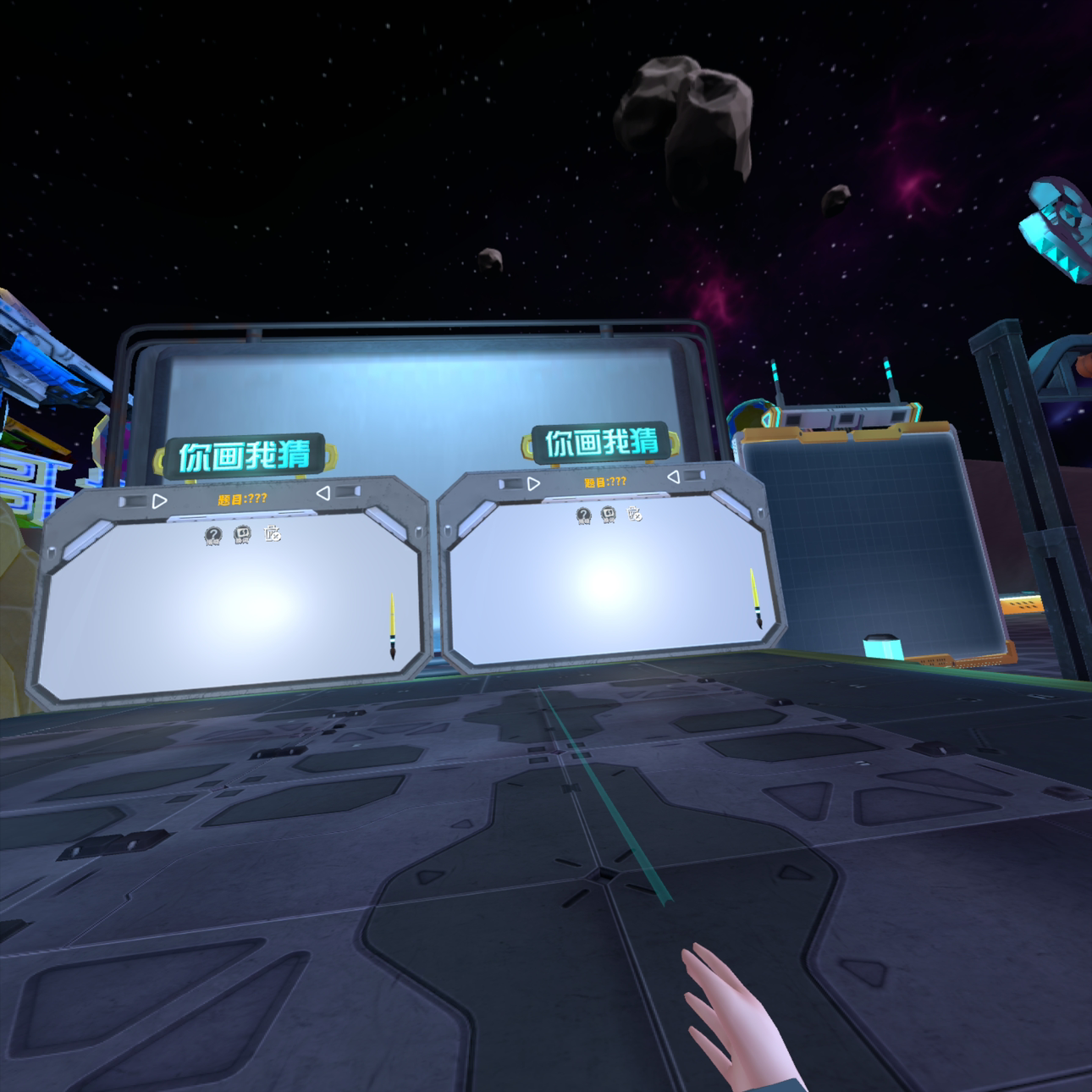Pick up the yellow pen on right board
Viewport: 1092px width, 1092px height.
[754, 598]
